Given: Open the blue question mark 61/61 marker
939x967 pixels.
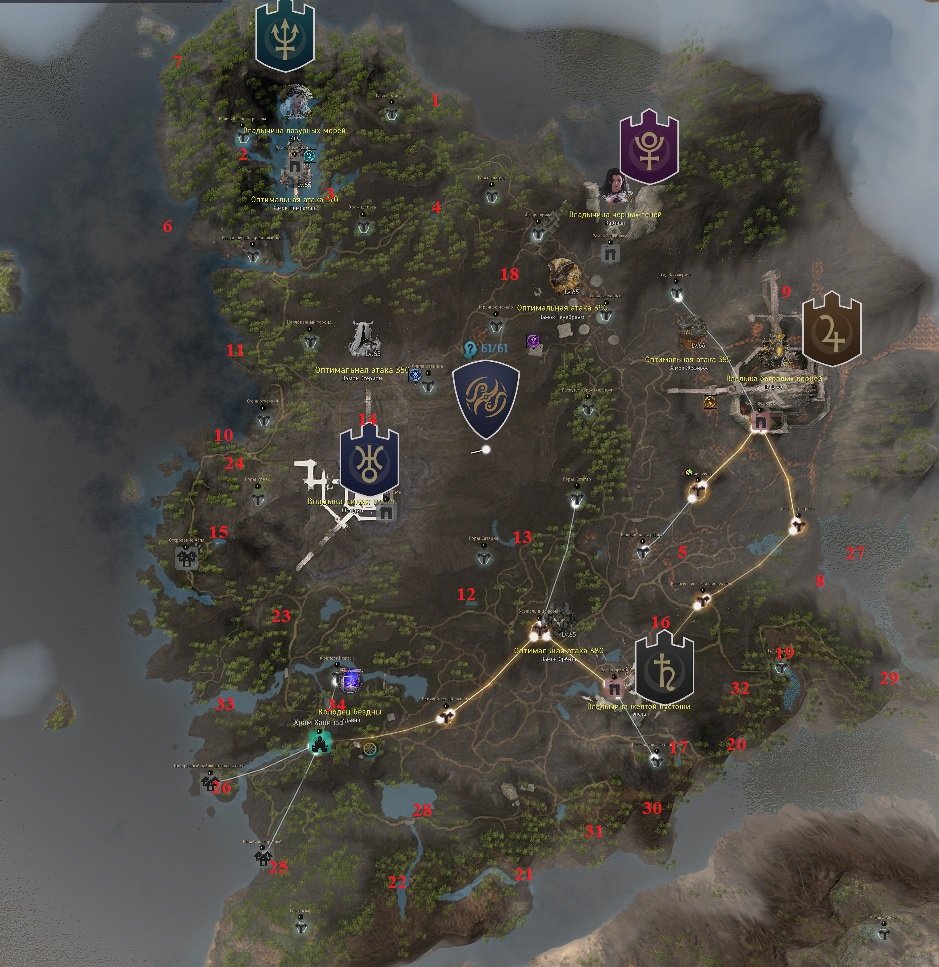Looking at the screenshot, I should click(469, 348).
